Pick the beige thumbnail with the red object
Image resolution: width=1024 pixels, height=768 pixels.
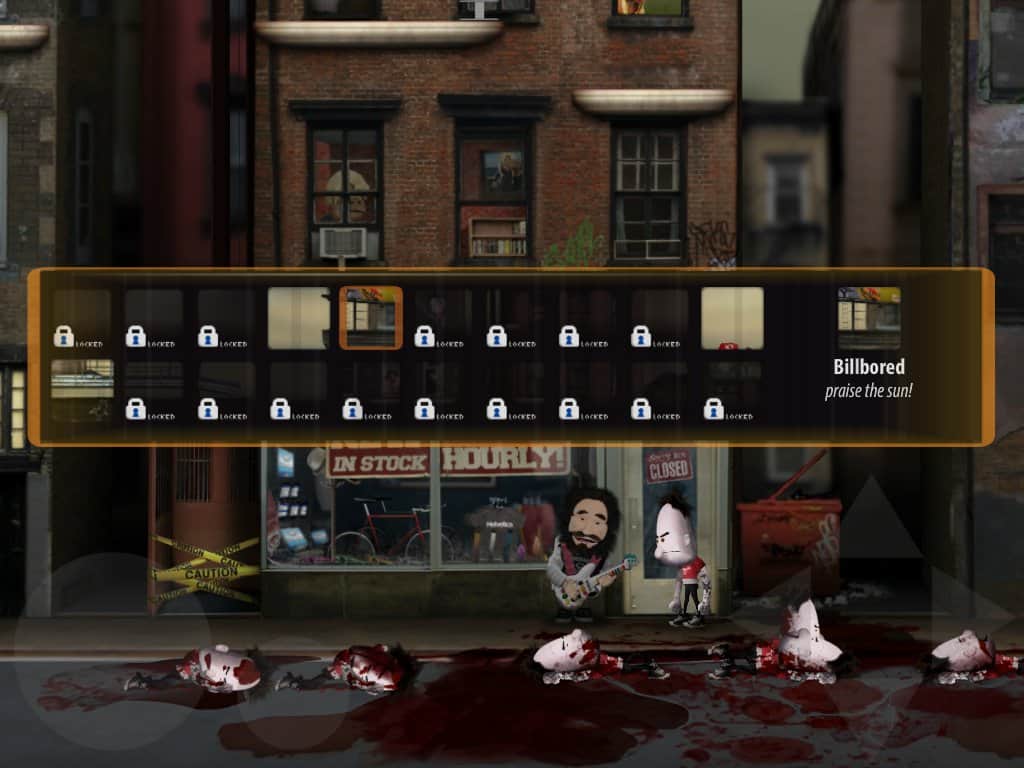[x=732, y=318]
